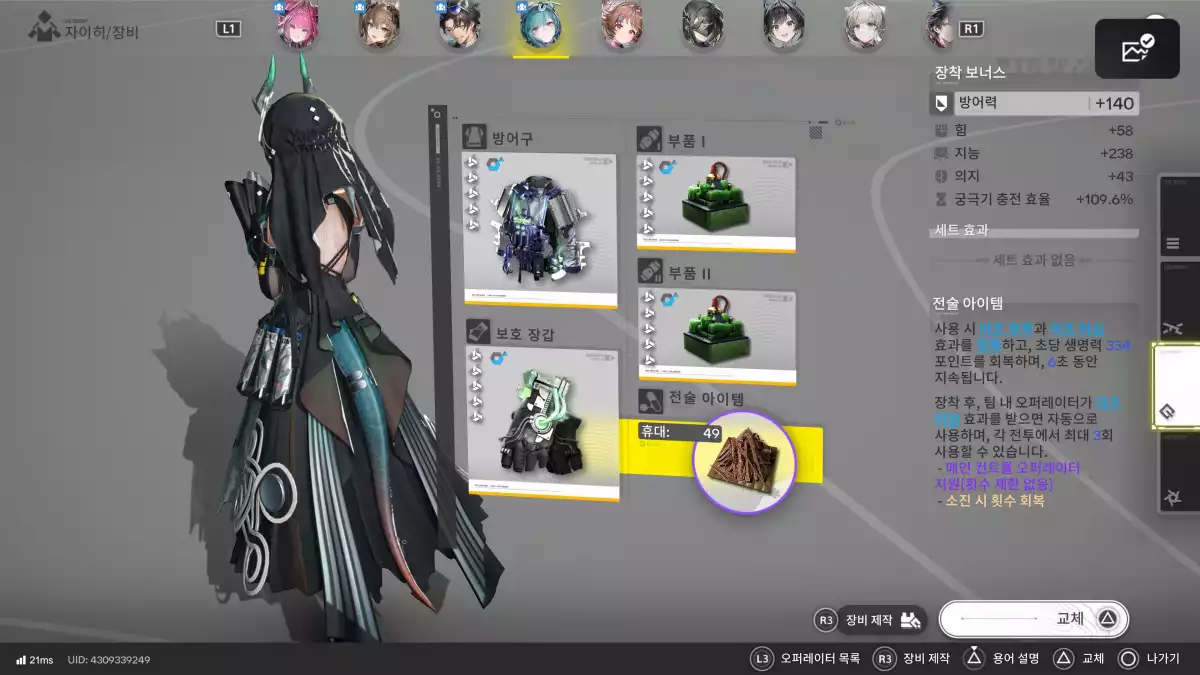Open the bottom side tab with star icon
This screenshot has width=1200, height=675.
[1174, 497]
